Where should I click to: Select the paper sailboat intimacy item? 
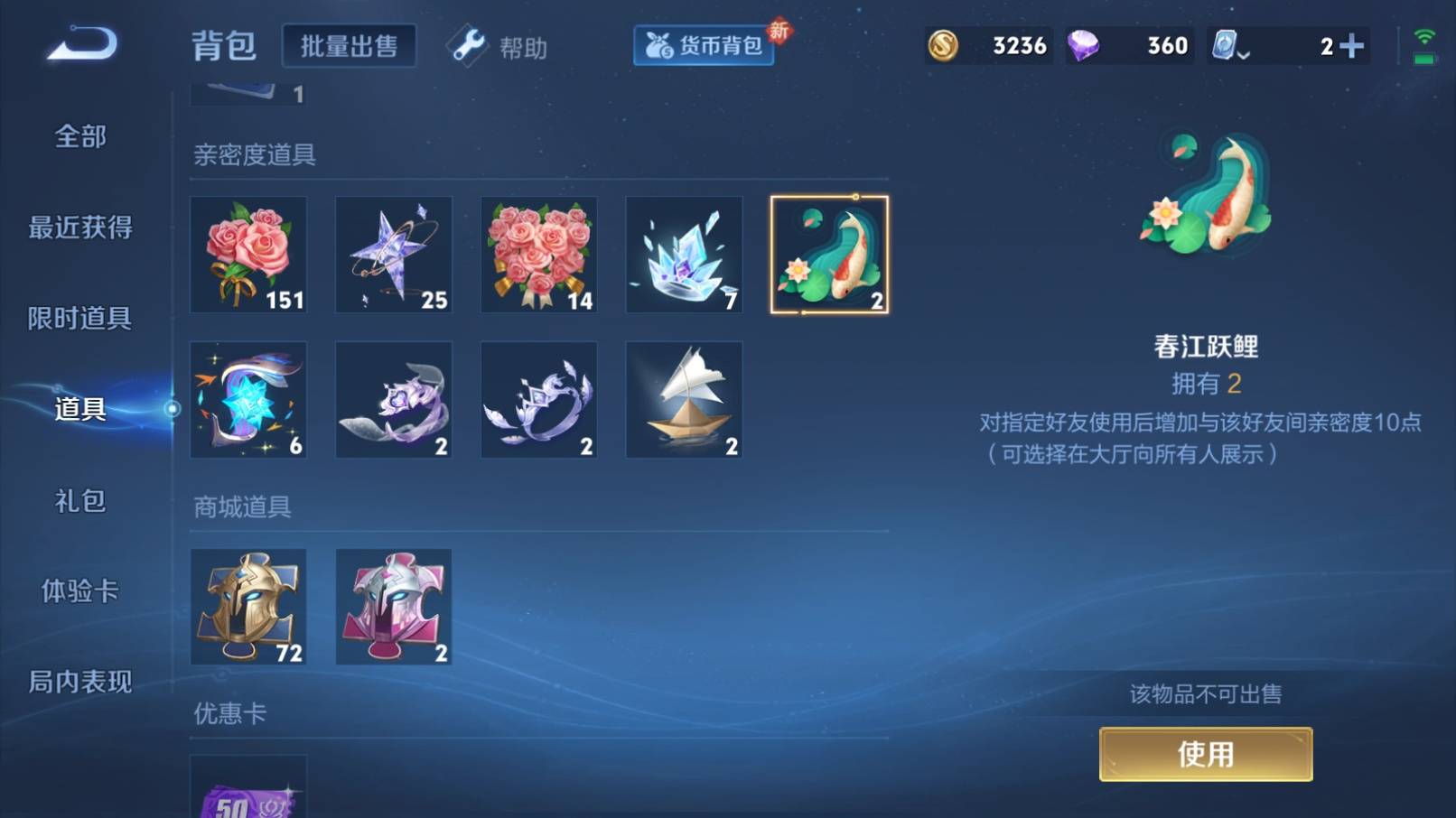(684, 399)
